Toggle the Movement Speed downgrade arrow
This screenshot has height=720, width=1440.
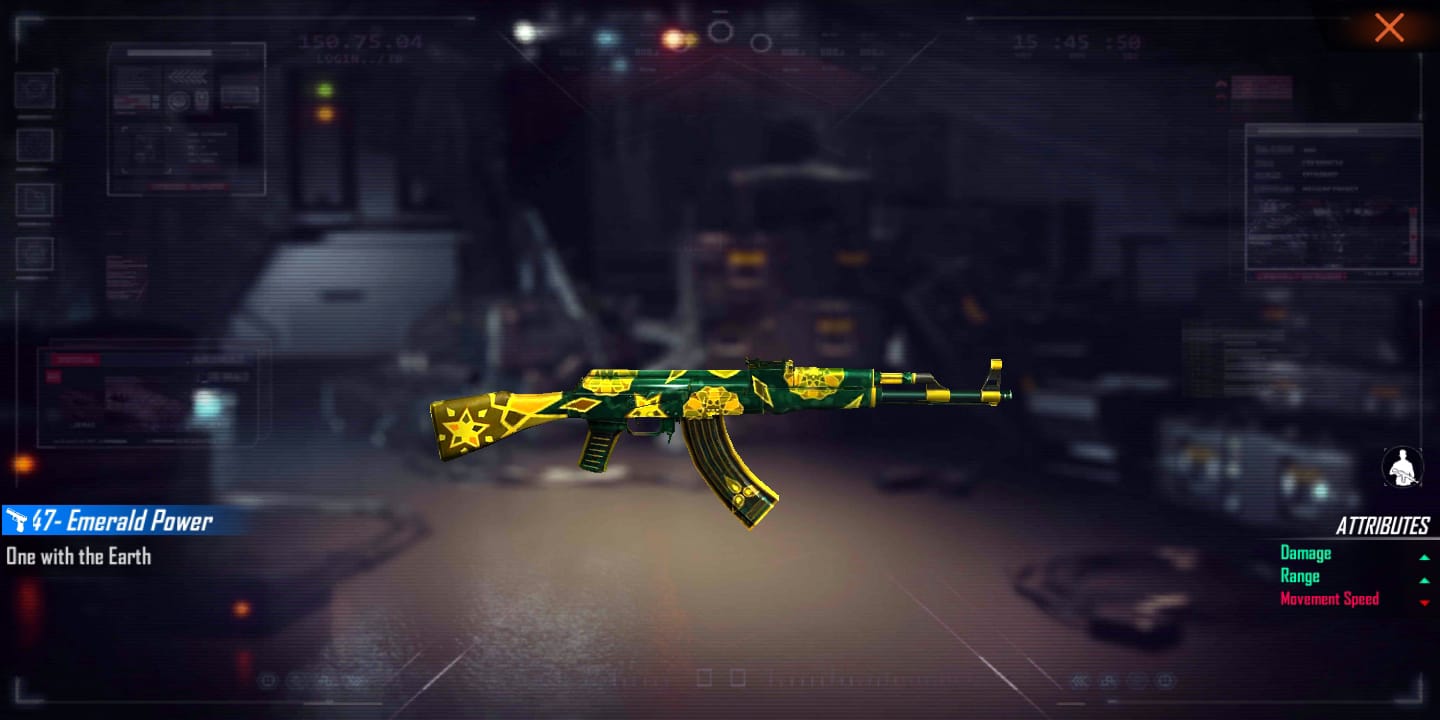tap(1426, 602)
